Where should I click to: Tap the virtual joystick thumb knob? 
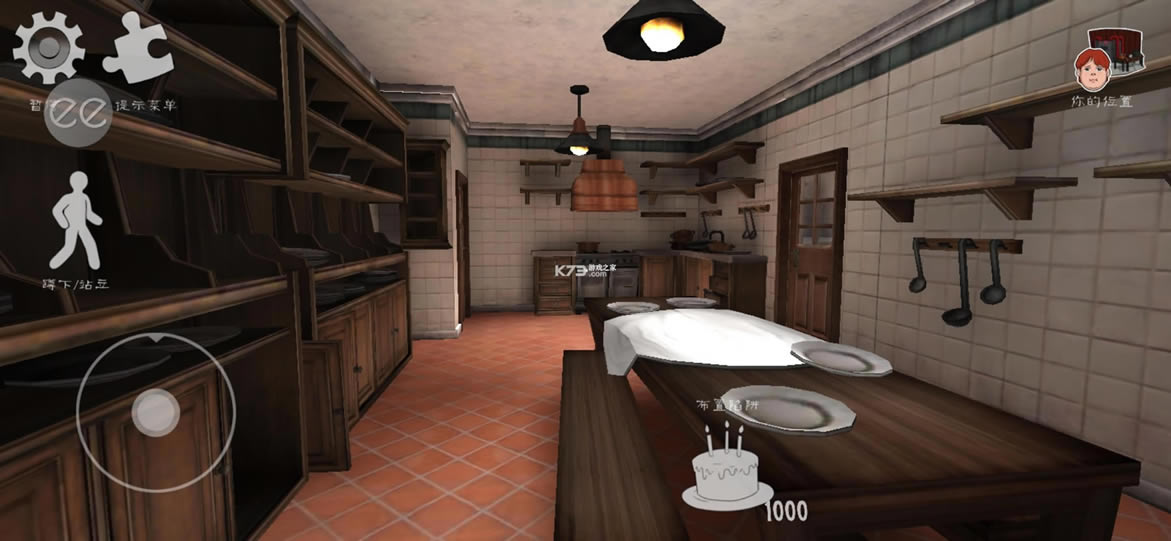coord(155,410)
